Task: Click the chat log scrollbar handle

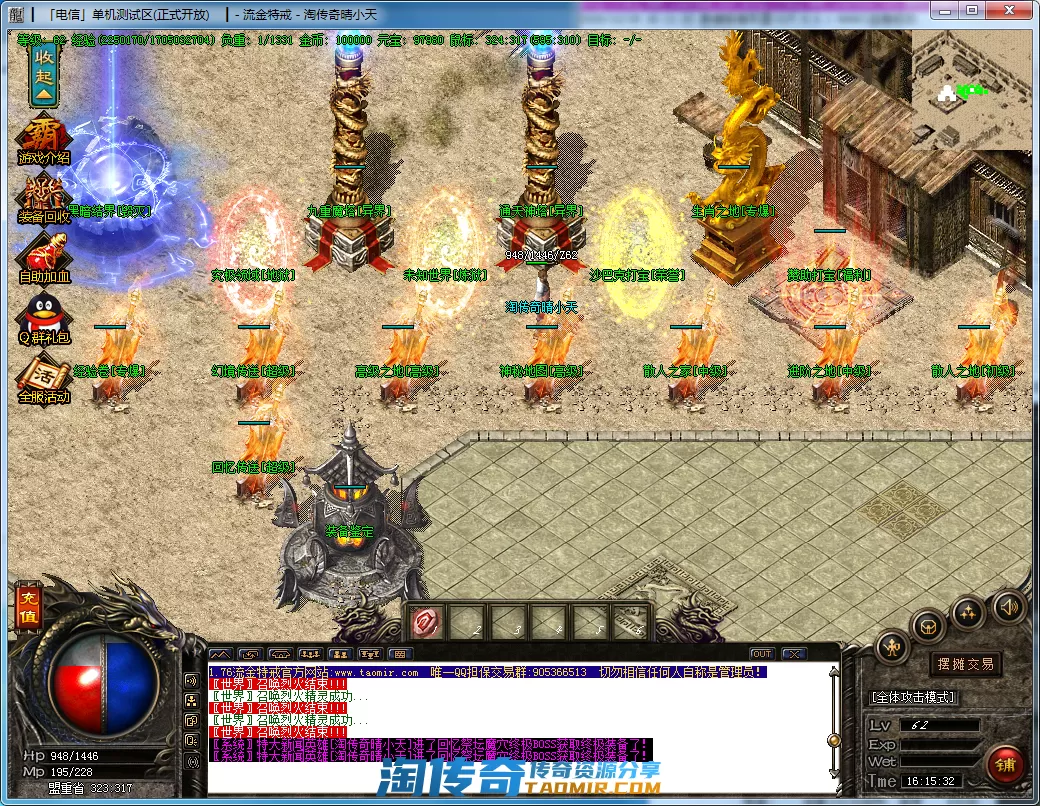Action: click(x=833, y=740)
